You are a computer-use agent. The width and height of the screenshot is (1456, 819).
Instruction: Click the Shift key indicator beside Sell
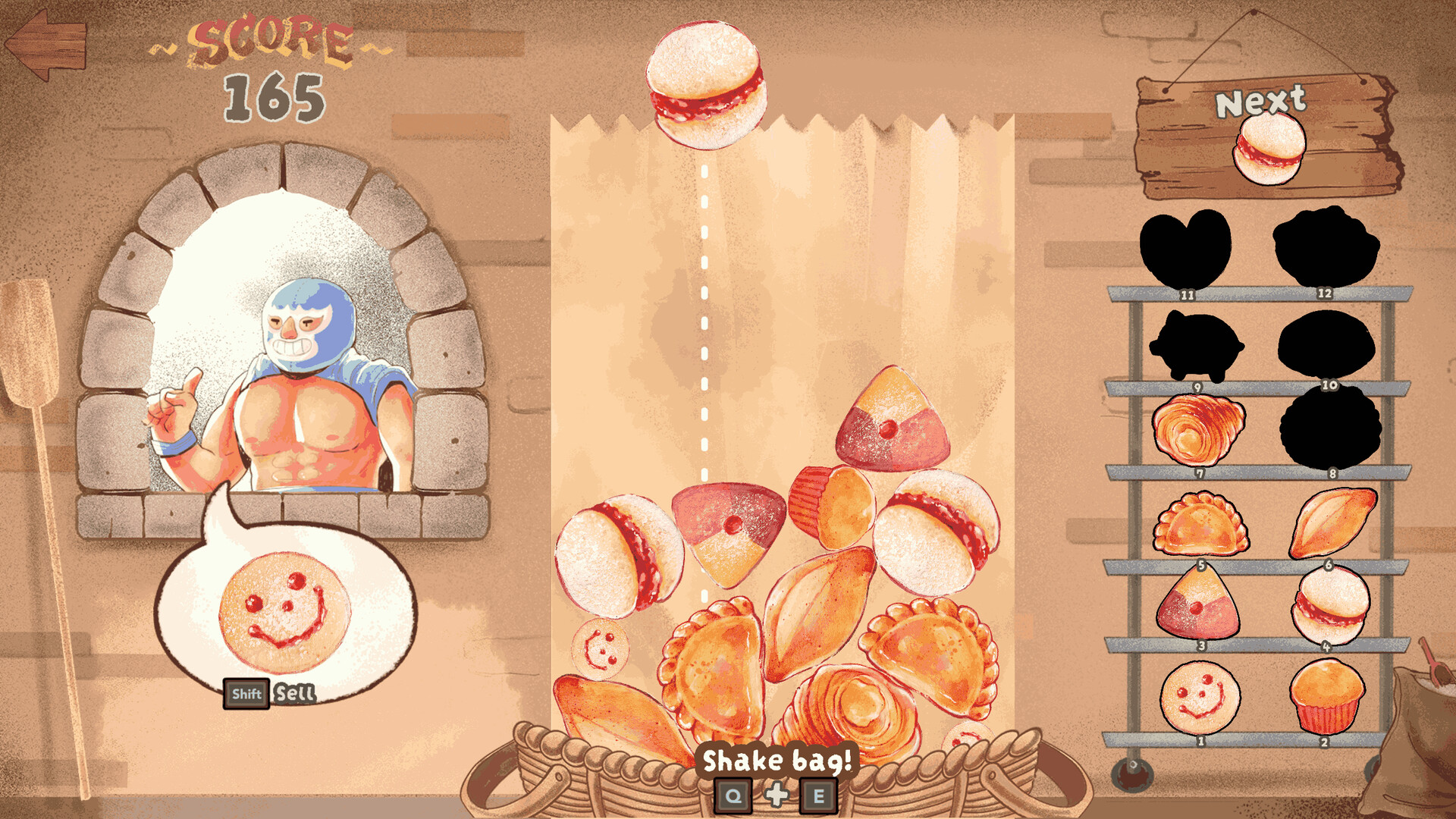pos(247,693)
